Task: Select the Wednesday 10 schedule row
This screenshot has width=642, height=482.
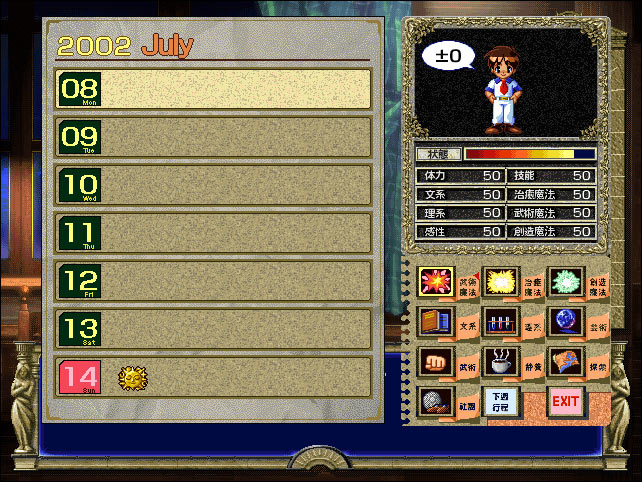Action: pyautogui.click(x=214, y=185)
